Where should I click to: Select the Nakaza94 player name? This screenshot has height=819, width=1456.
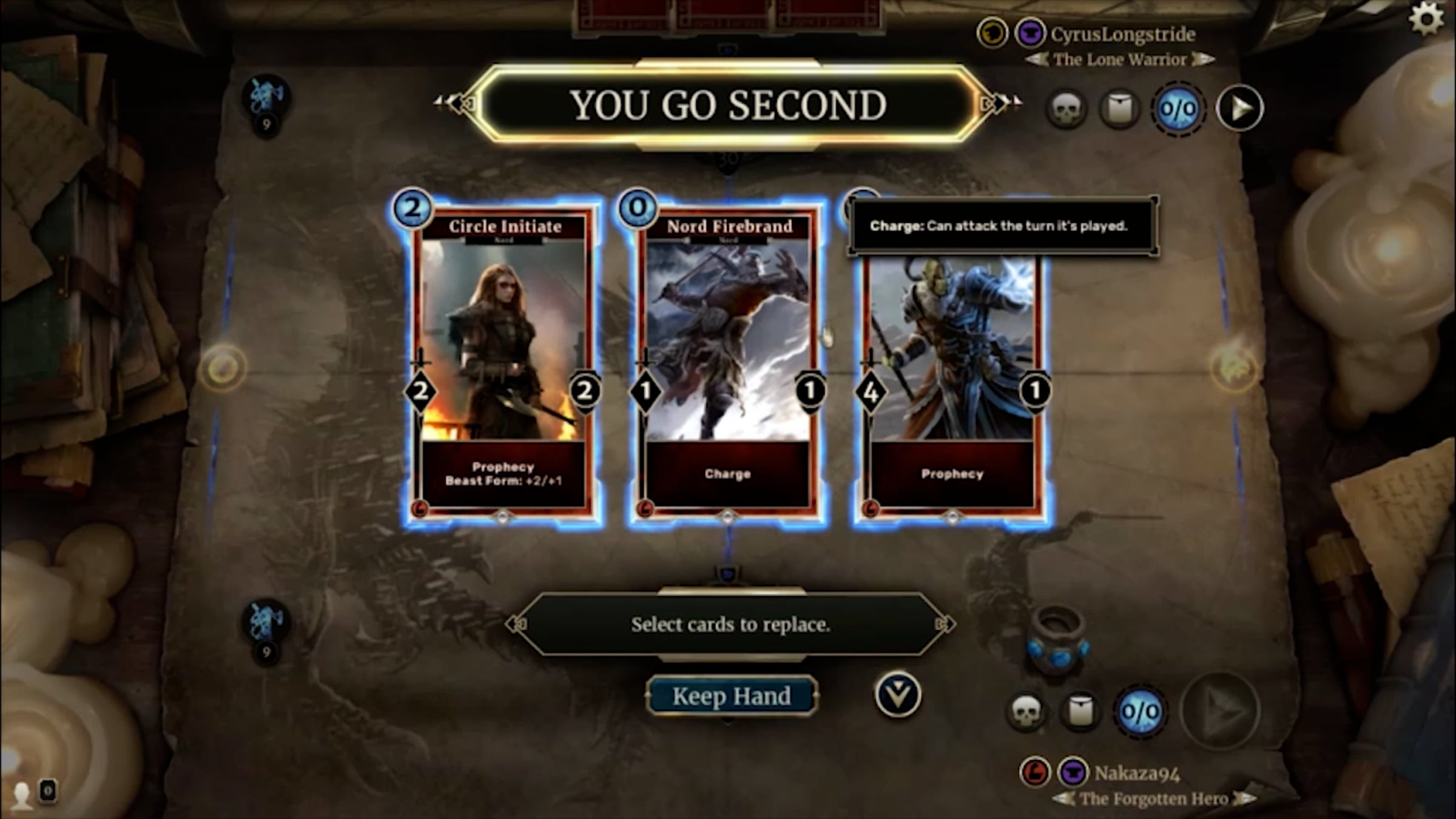pyautogui.click(x=1137, y=773)
